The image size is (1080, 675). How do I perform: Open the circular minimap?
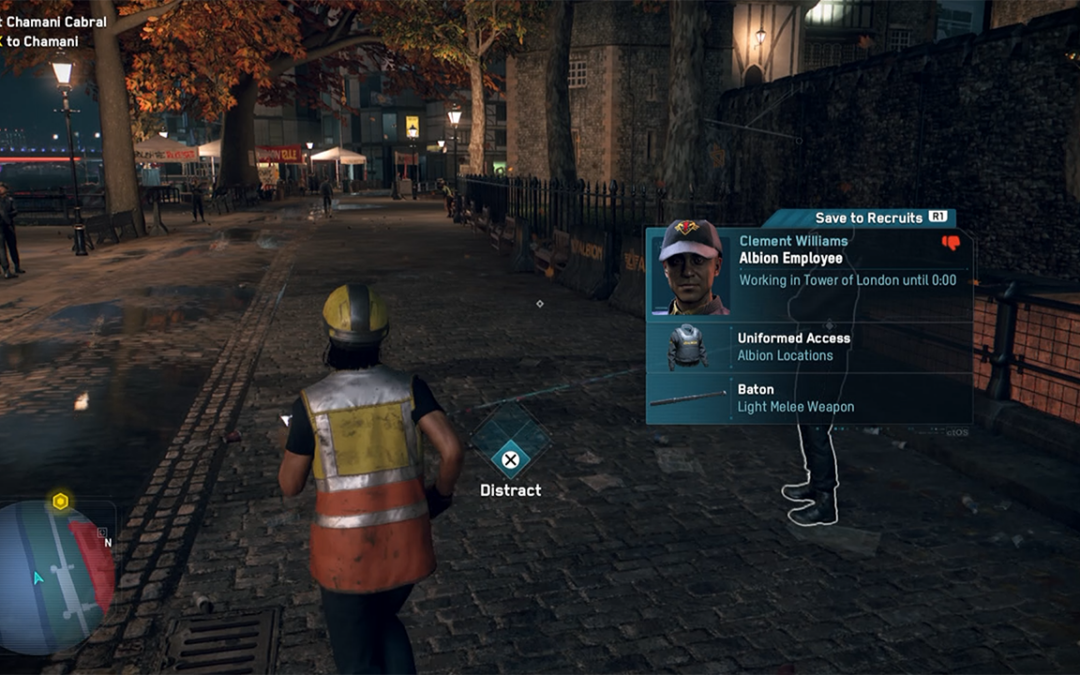(x=57, y=577)
